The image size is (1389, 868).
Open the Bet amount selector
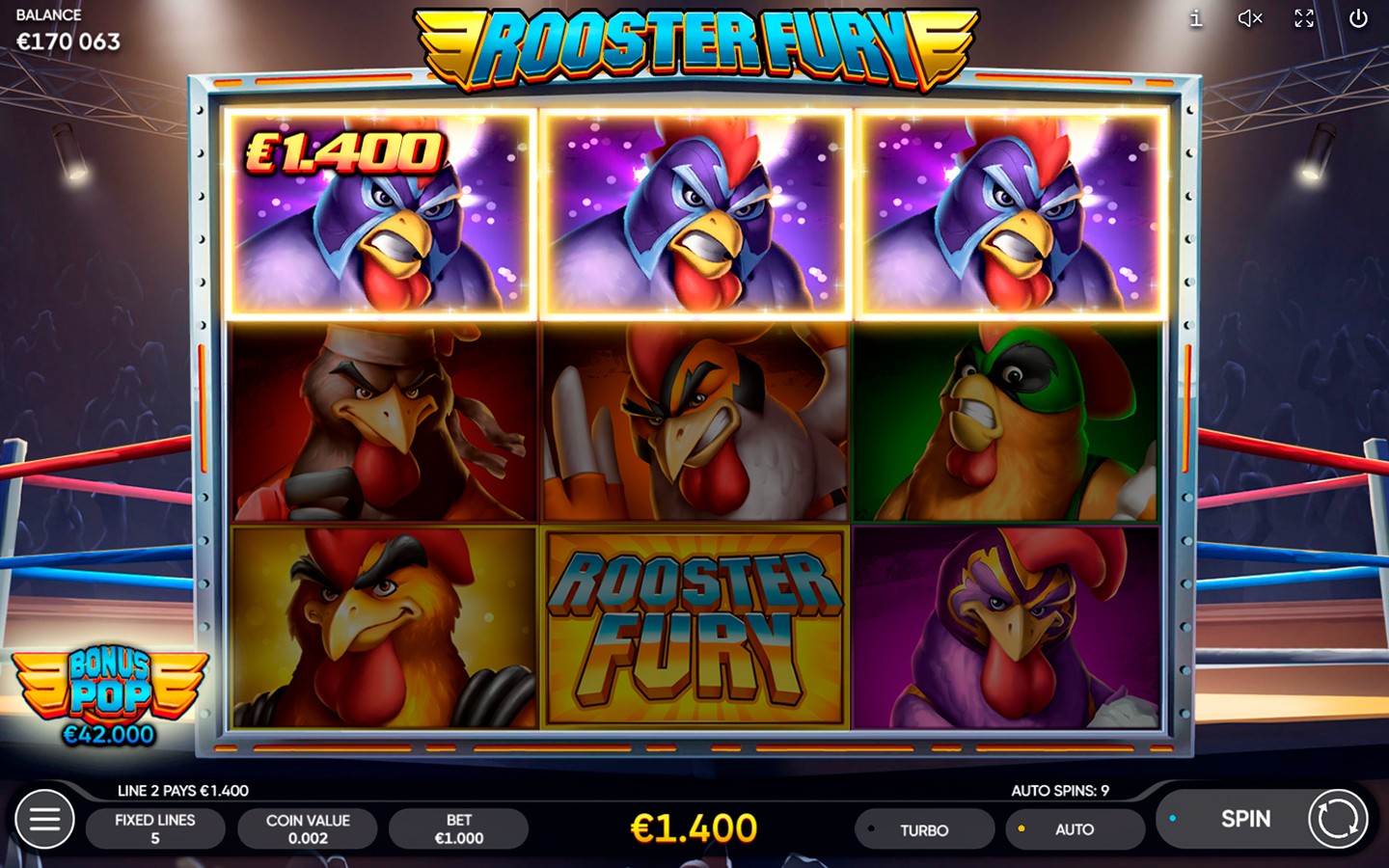[458, 827]
